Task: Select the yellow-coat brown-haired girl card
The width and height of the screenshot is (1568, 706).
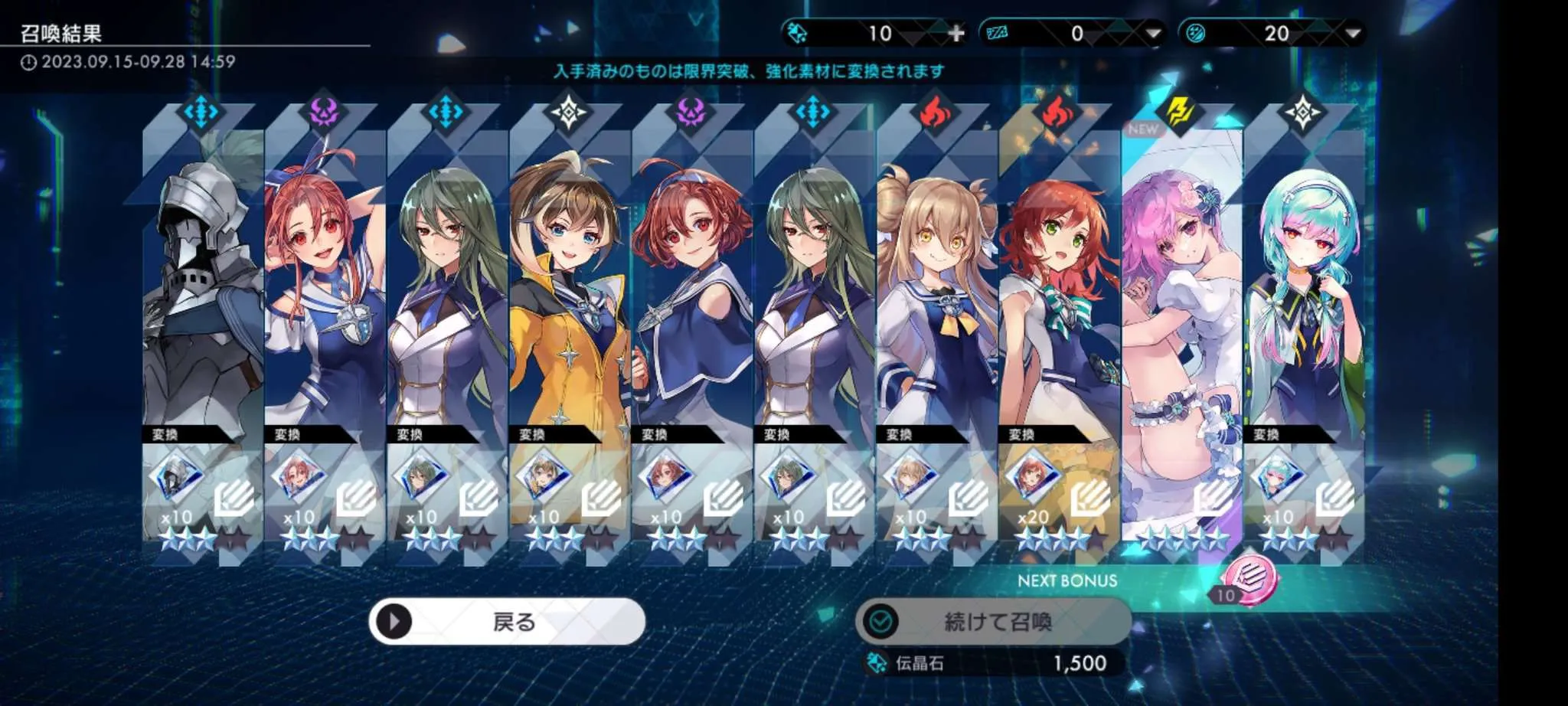Action: (569, 306)
